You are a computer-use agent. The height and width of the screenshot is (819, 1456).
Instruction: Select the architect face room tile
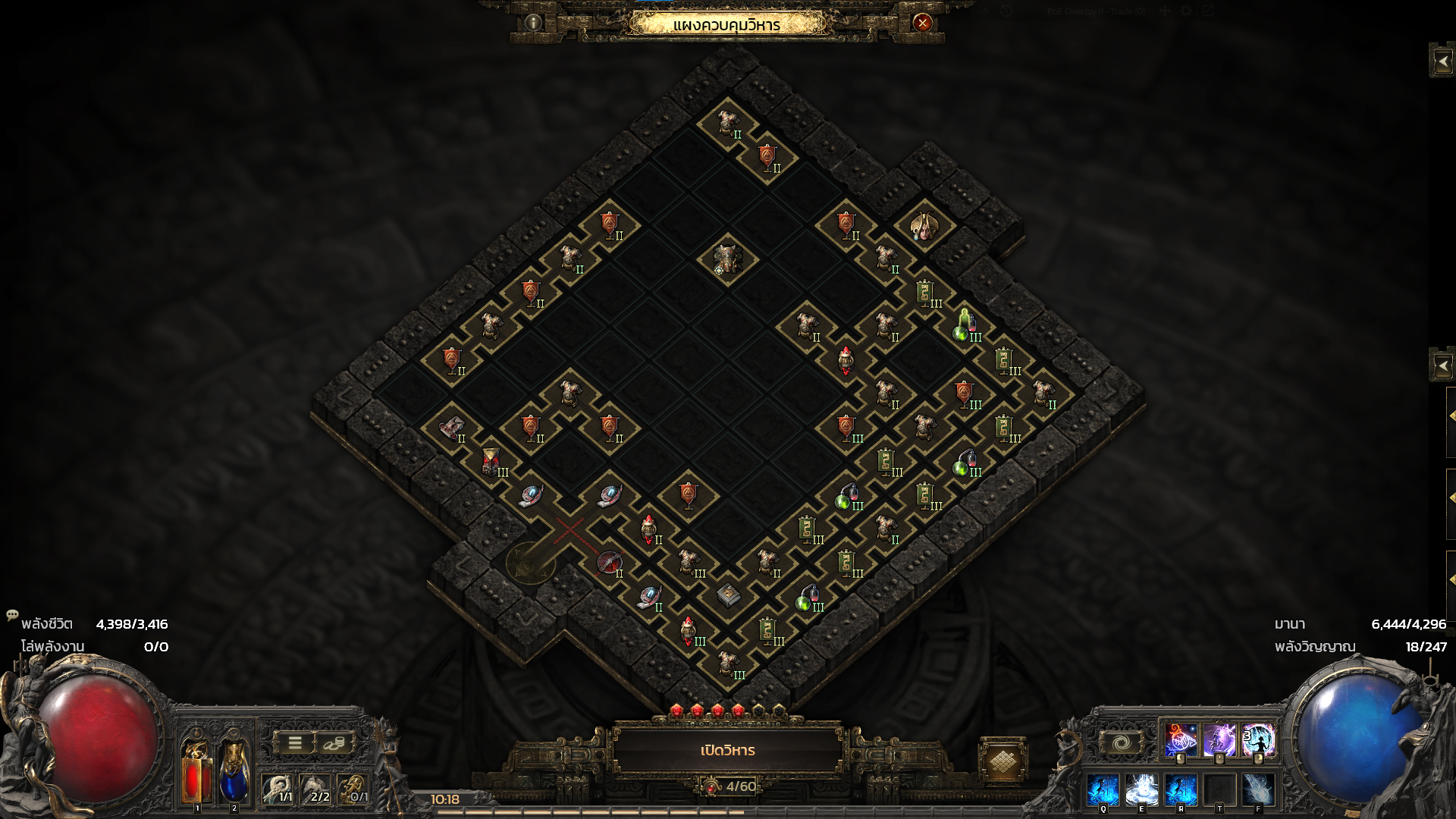[x=924, y=225]
